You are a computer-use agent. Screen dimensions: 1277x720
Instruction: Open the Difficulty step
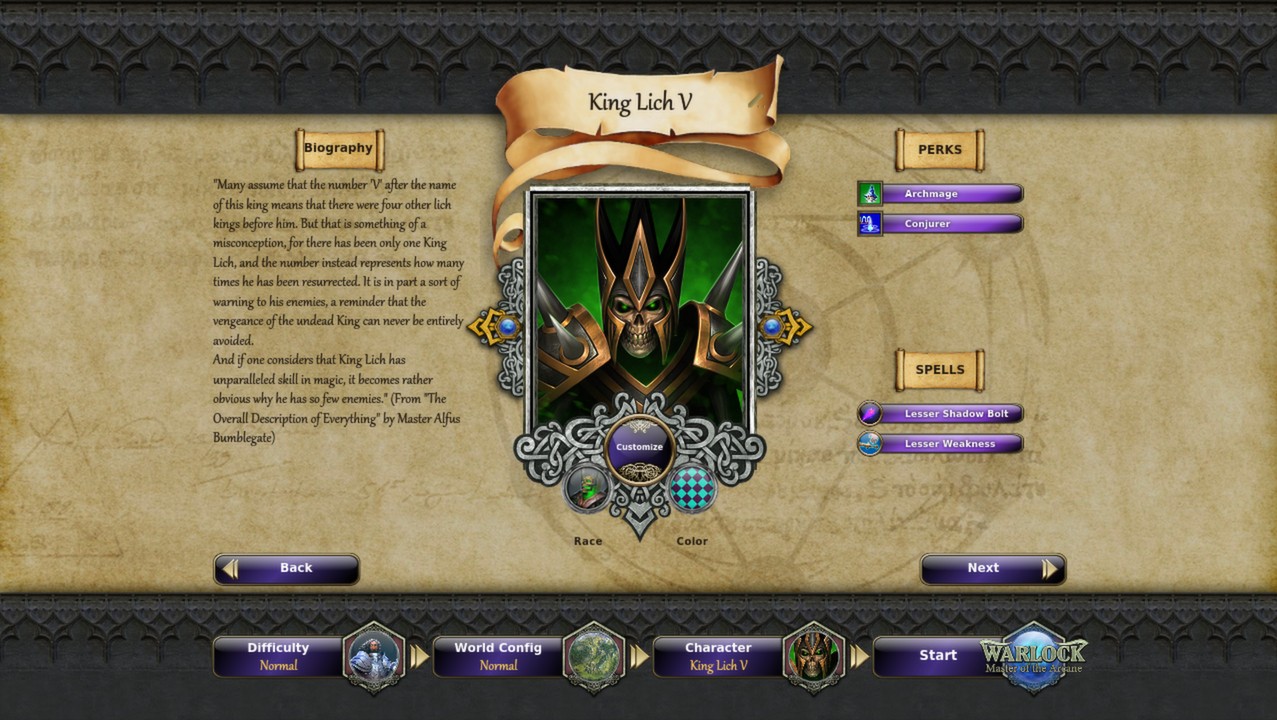280,656
